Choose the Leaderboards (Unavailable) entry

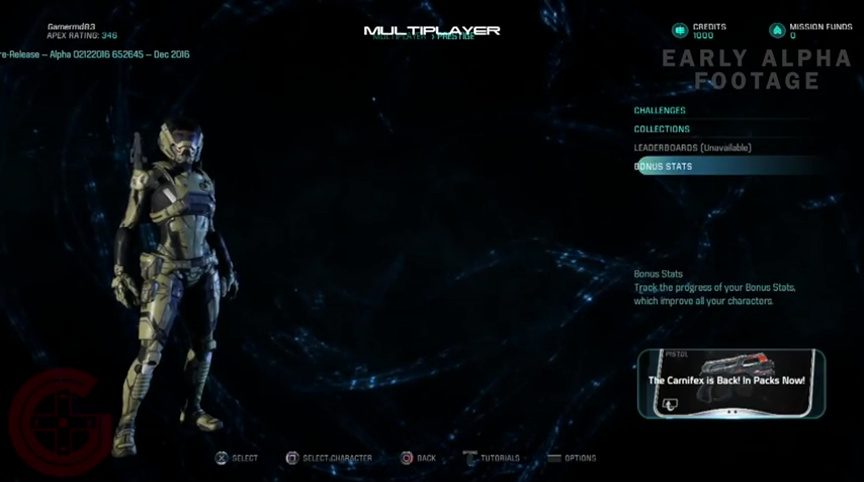pyautogui.click(x=692, y=148)
